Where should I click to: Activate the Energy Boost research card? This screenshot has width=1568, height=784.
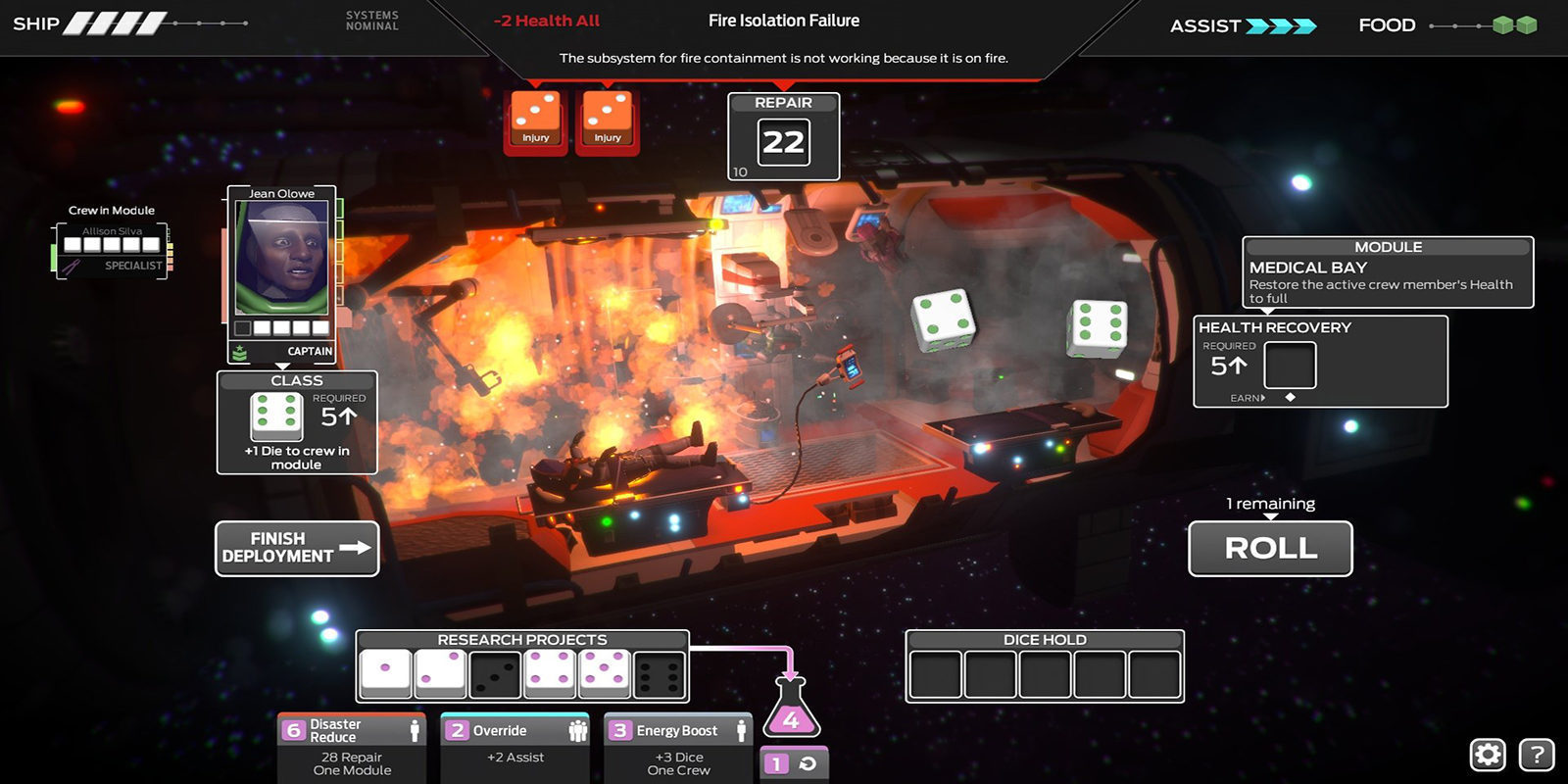pyautogui.click(x=678, y=747)
